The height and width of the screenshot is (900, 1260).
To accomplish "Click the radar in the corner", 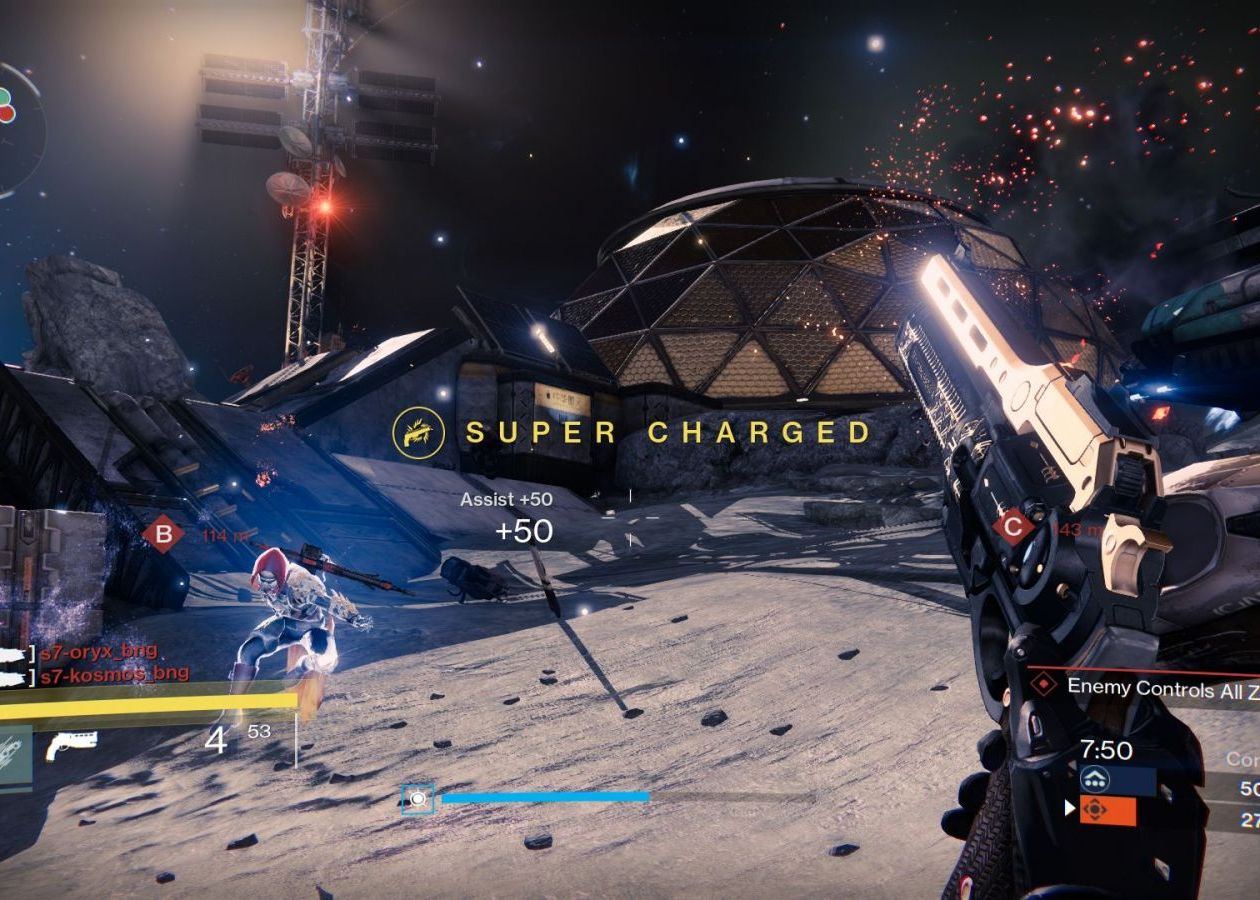I will pos(14,128).
